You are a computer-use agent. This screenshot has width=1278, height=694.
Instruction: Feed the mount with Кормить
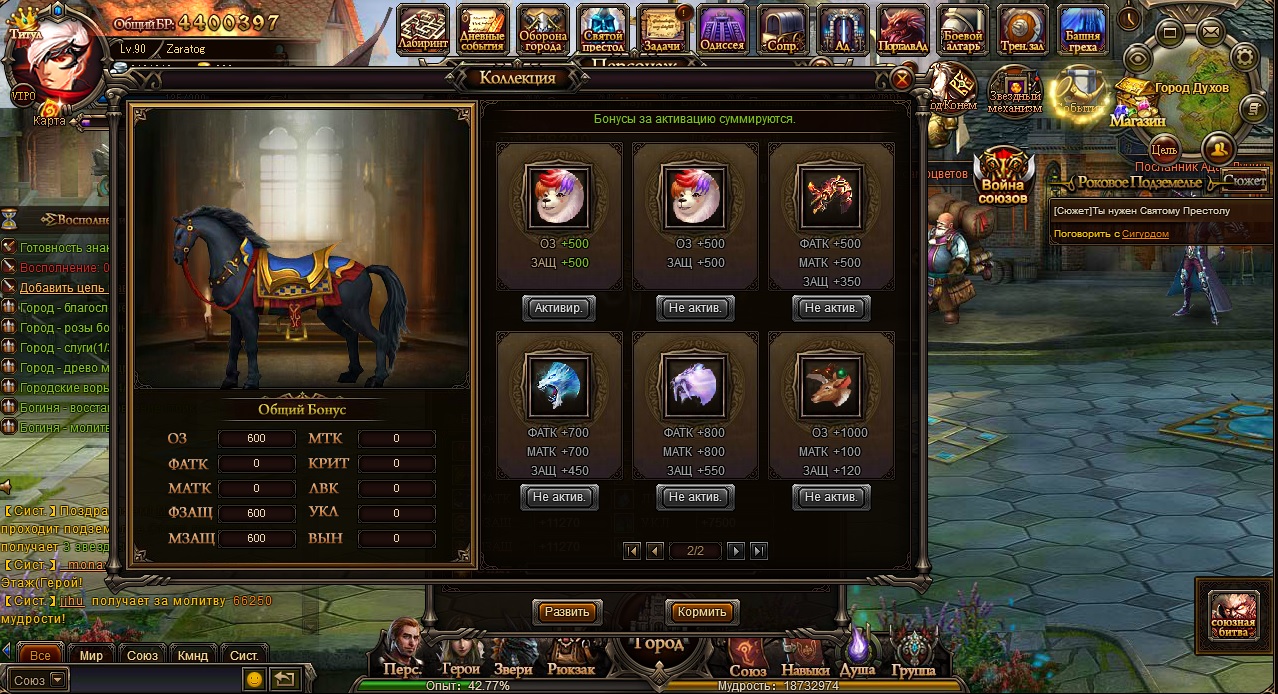[701, 612]
